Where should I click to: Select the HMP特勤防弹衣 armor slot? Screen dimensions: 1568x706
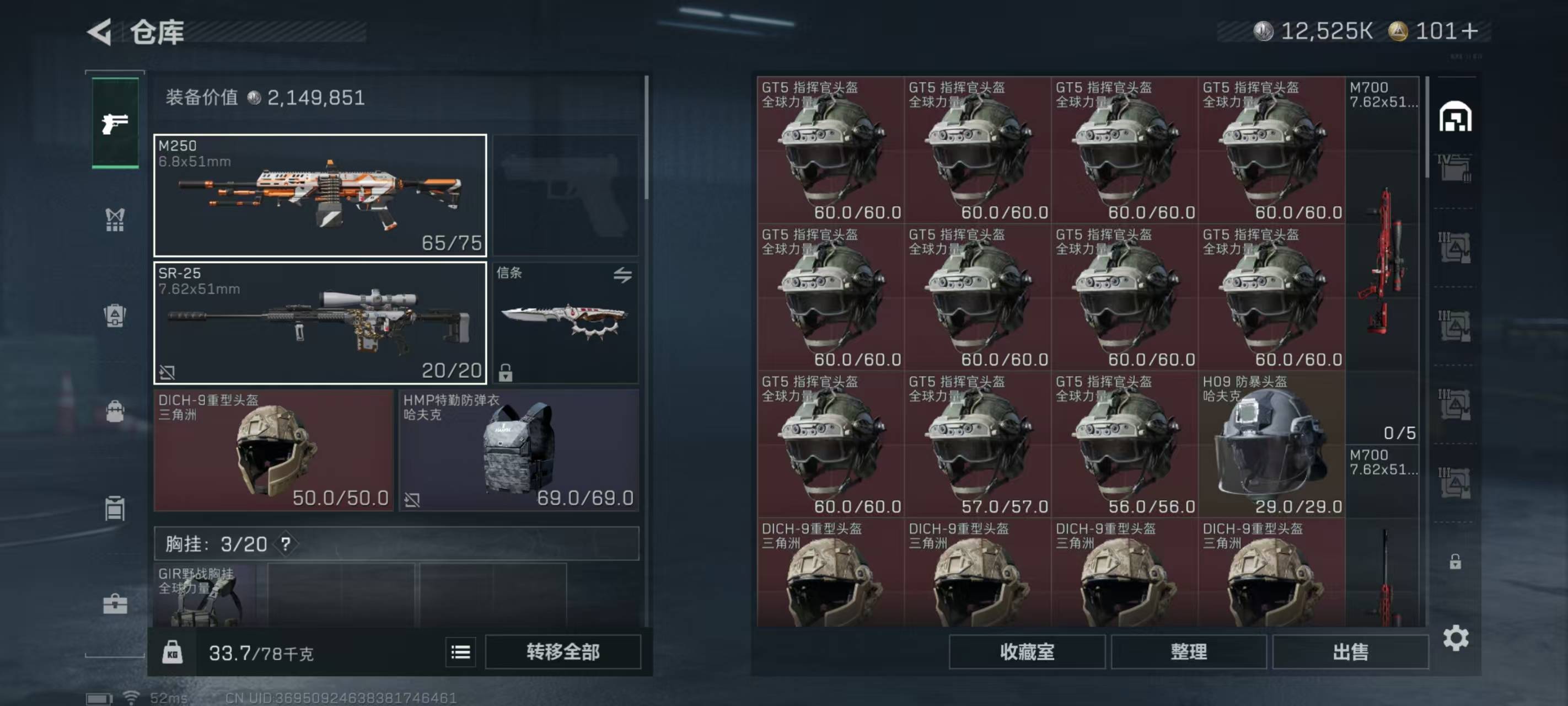tap(519, 451)
